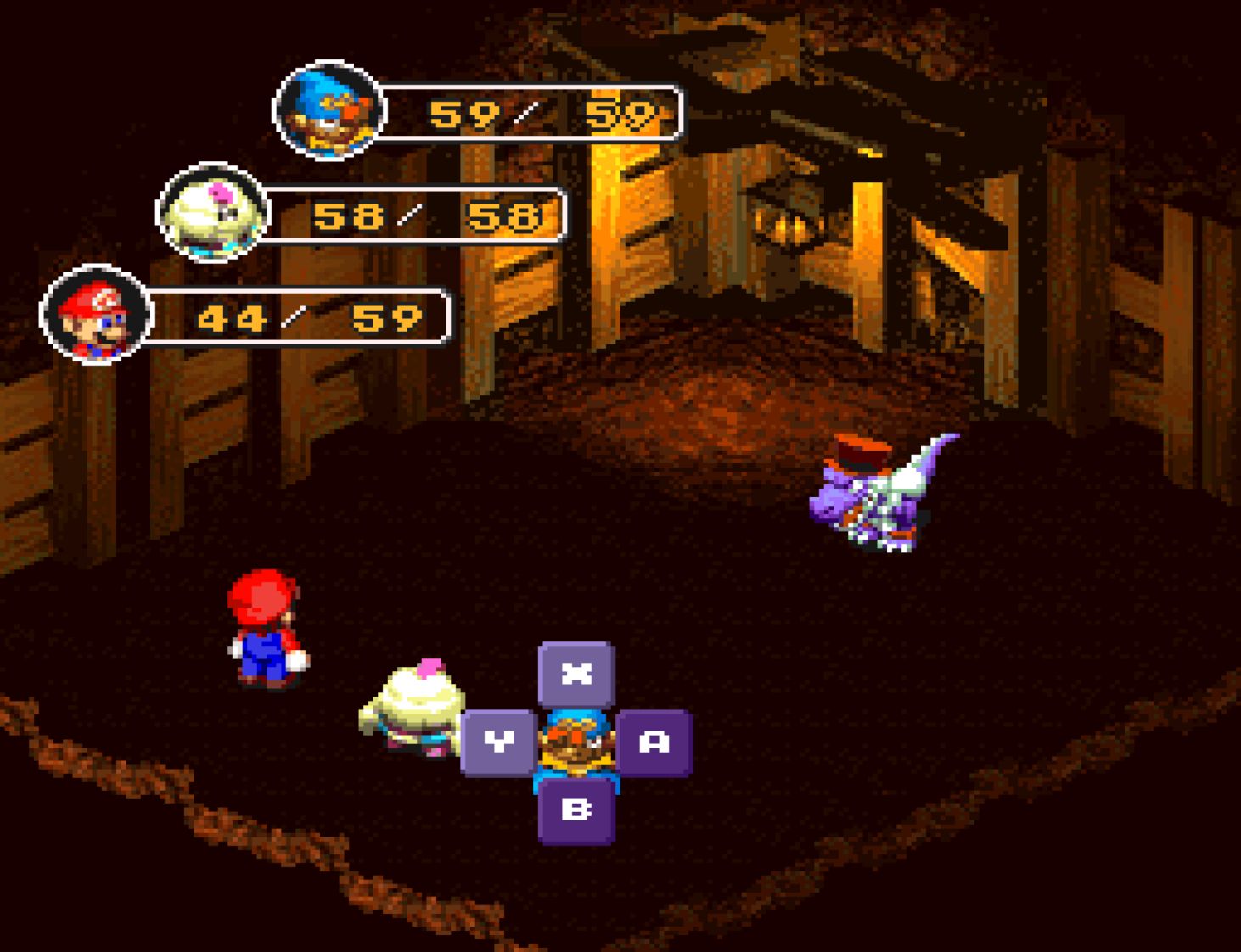Select Mario's battle sprite on the field
The width and height of the screenshot is (1241, 952).
[x=263, y=628]
